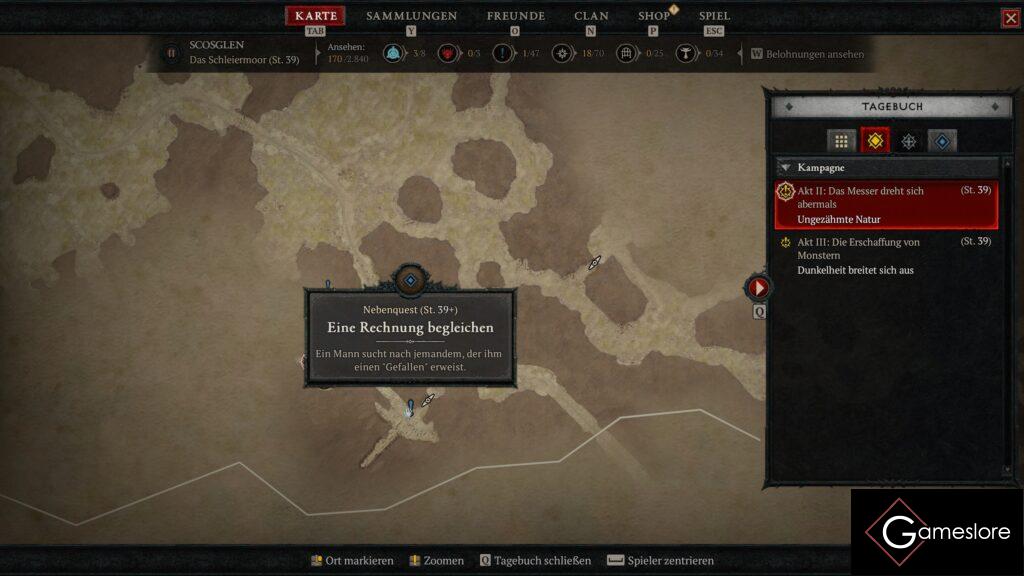Switch to the grey crosshair journal filter

(908, 141)
